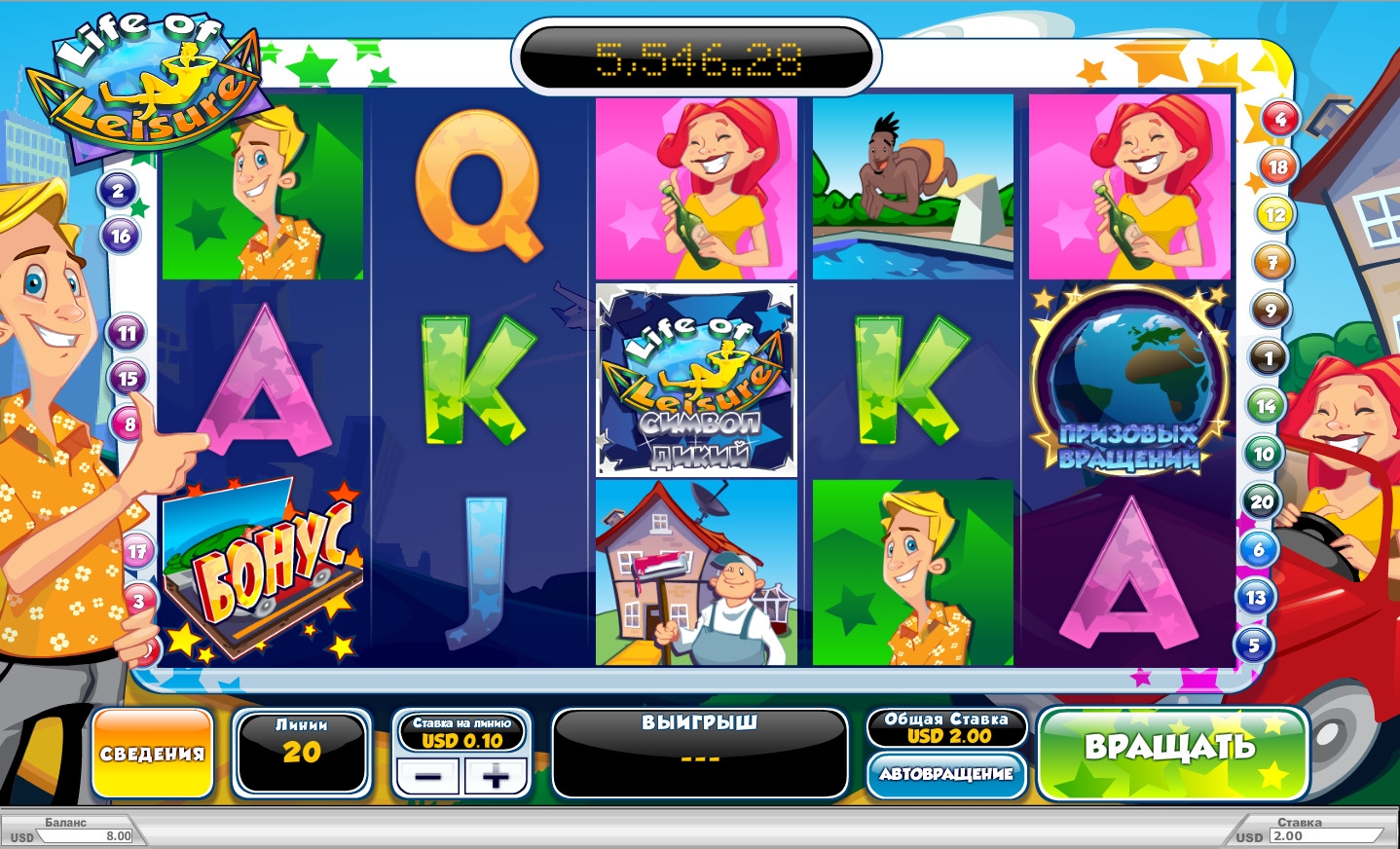Select payline 18 marker
This screenshot has height=849, width=1400.
tap(1277, 167)
